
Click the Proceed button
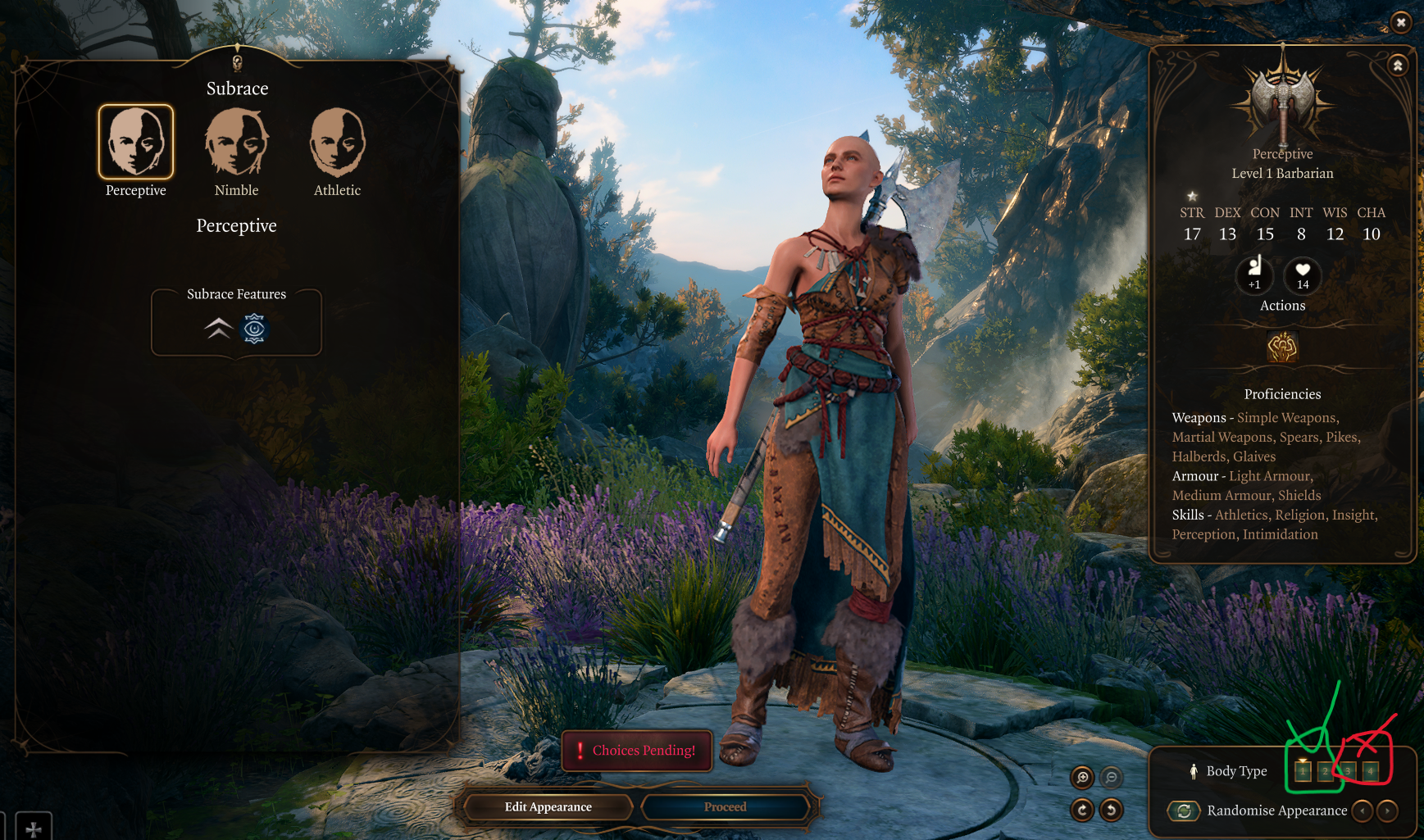726,807
